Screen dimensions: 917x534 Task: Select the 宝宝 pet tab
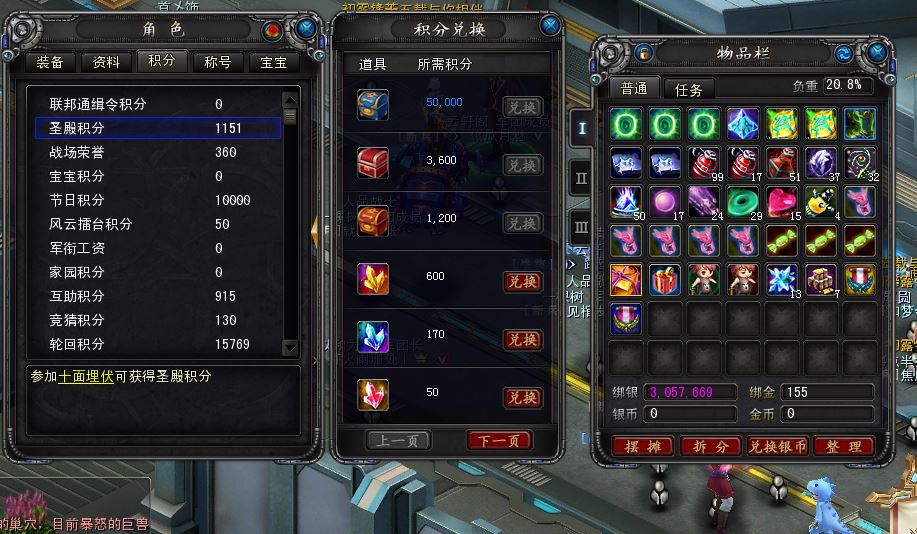pos(273,62)
